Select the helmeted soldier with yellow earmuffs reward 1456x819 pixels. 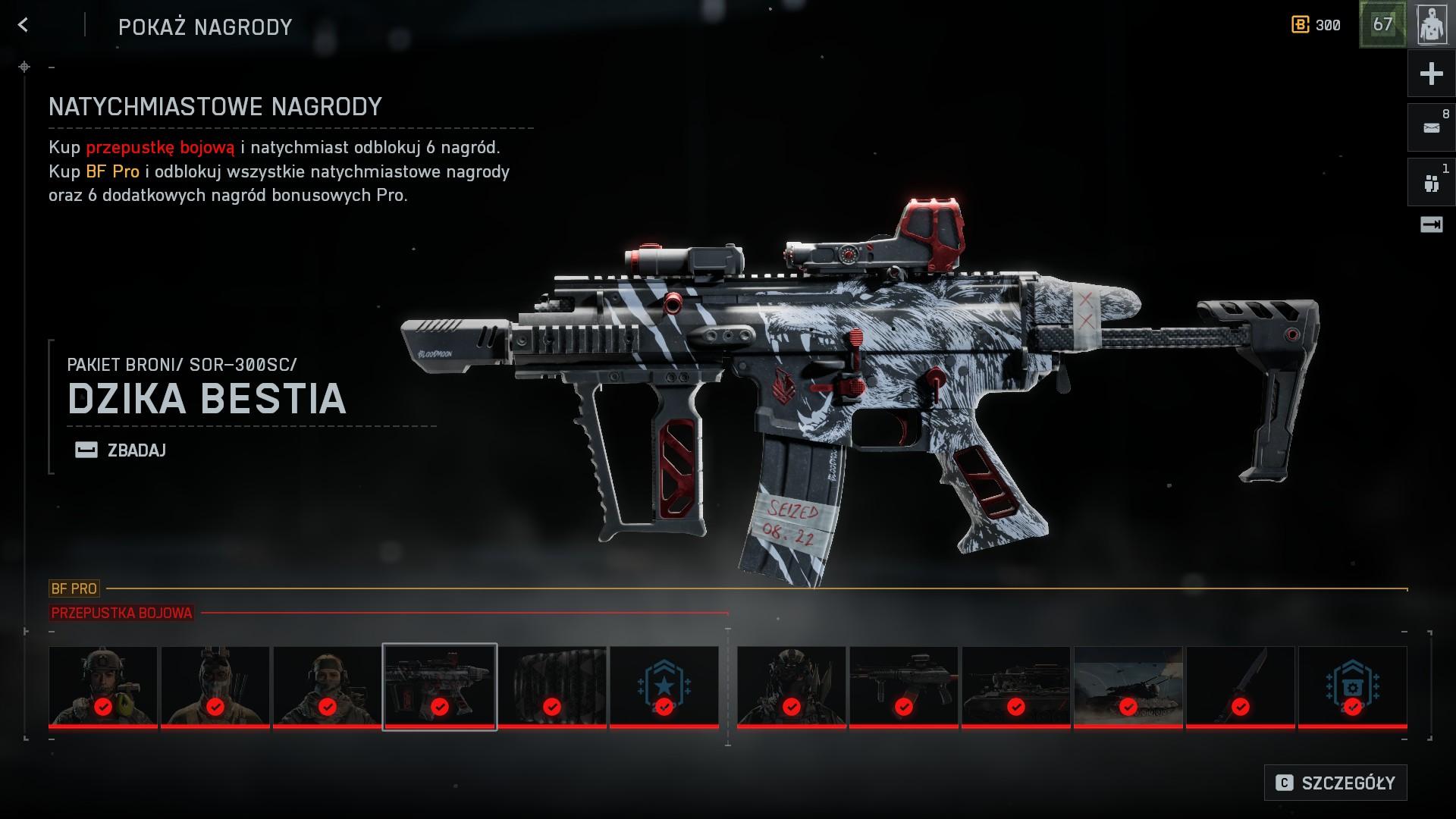(x=103, y=686)
